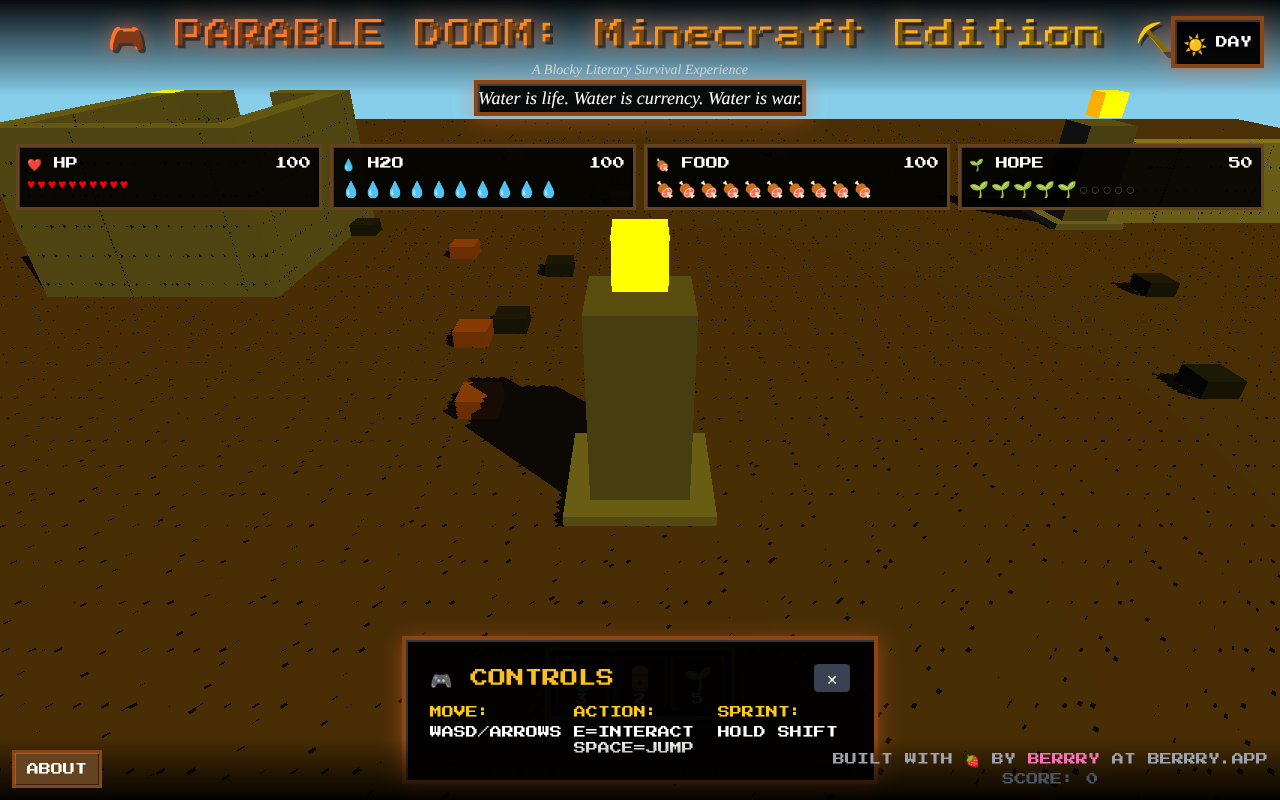Follow the BERRRY link in the credits
Viewport: 1280px width, 800px height.
tap(1063, 758)
